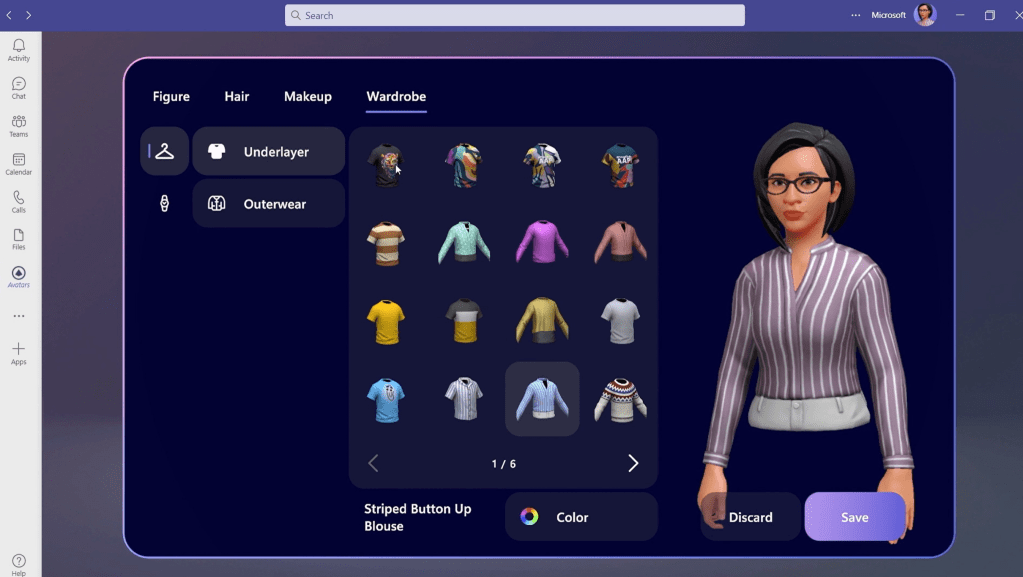
Task: Choose the plain white t-shirt
Action: tap(620, 321)
